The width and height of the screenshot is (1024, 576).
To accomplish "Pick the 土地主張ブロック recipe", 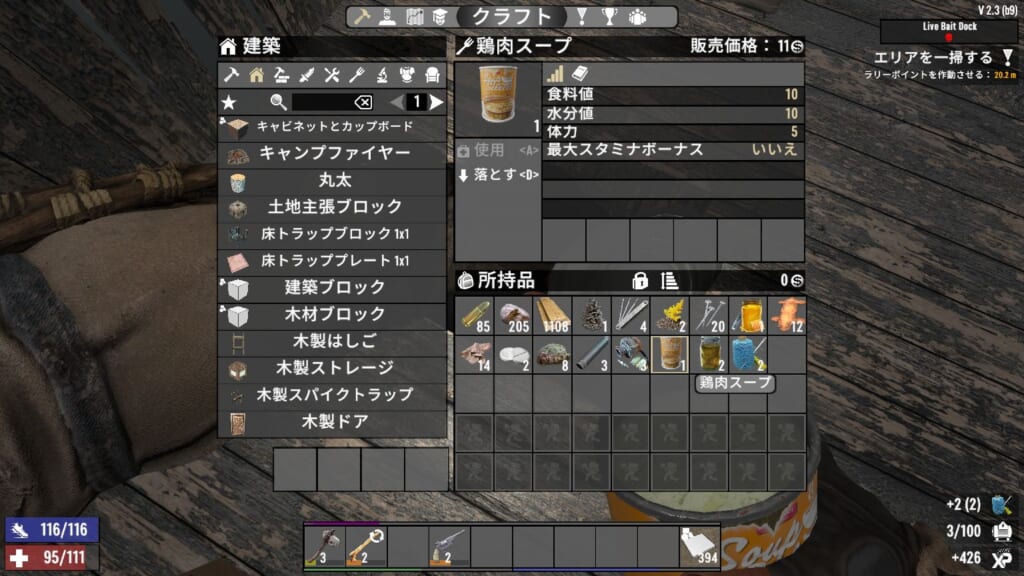I will 333,207.
